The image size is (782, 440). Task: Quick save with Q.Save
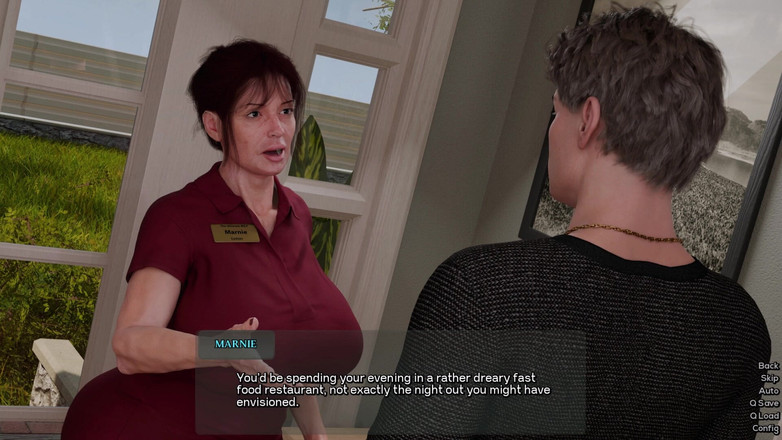[x=765, y=403]
